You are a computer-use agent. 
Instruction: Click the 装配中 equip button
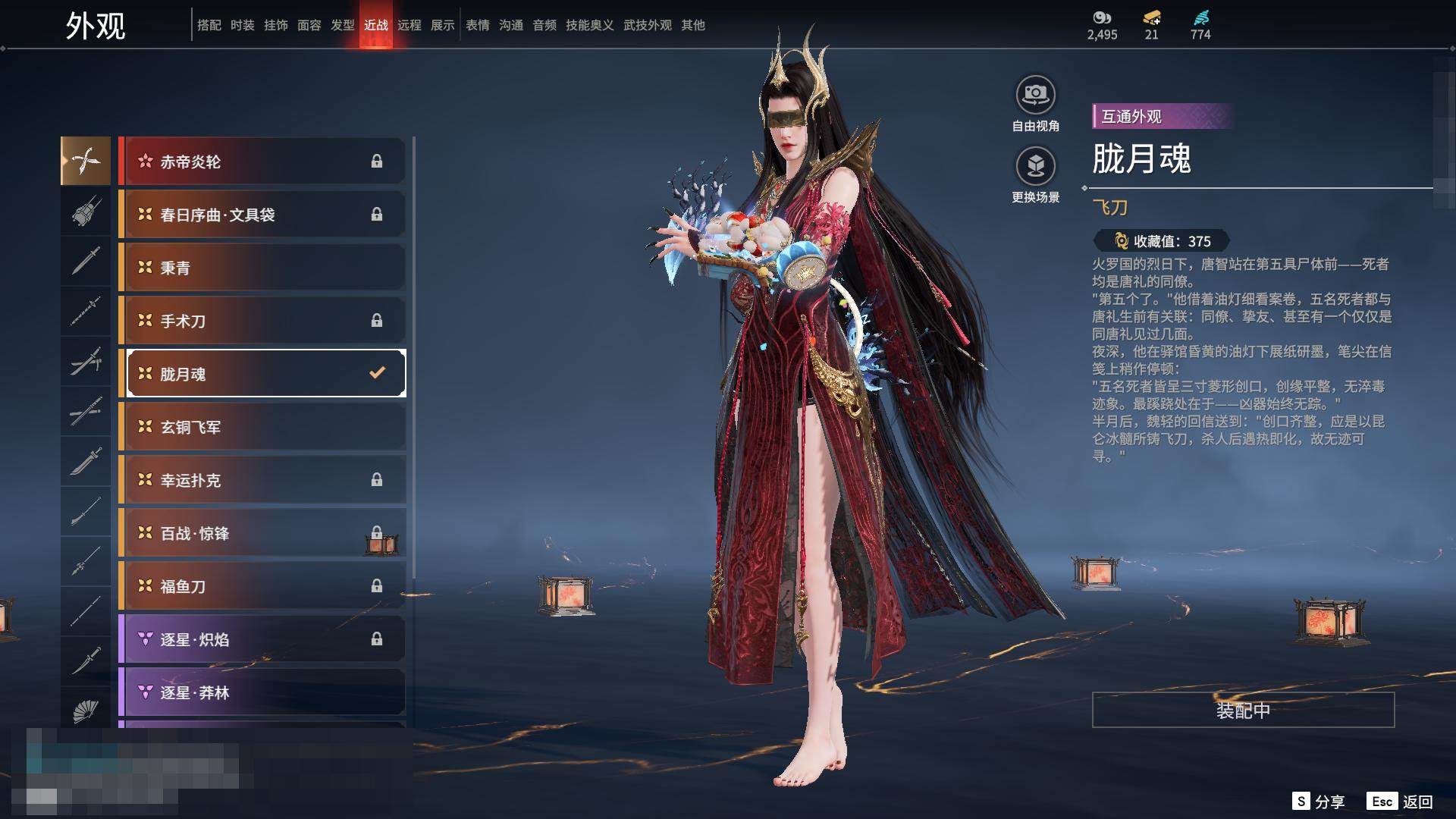[x=1243, y=710]
